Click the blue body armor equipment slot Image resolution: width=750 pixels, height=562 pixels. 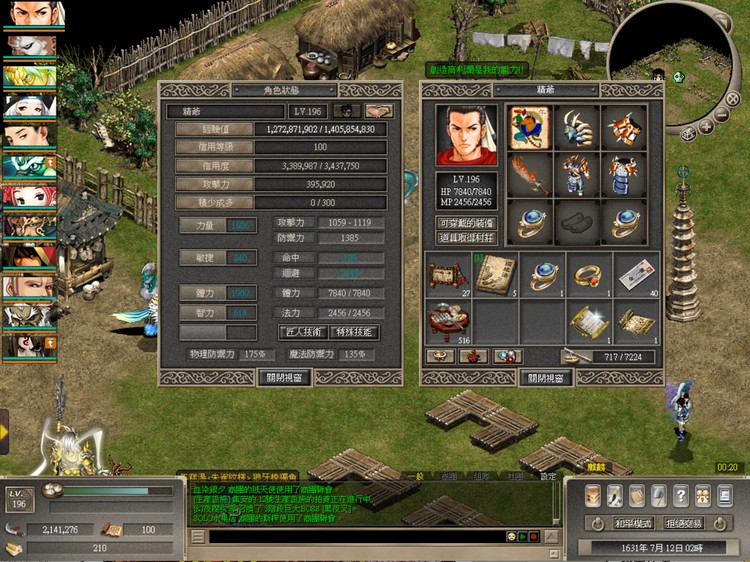point(627,175)
